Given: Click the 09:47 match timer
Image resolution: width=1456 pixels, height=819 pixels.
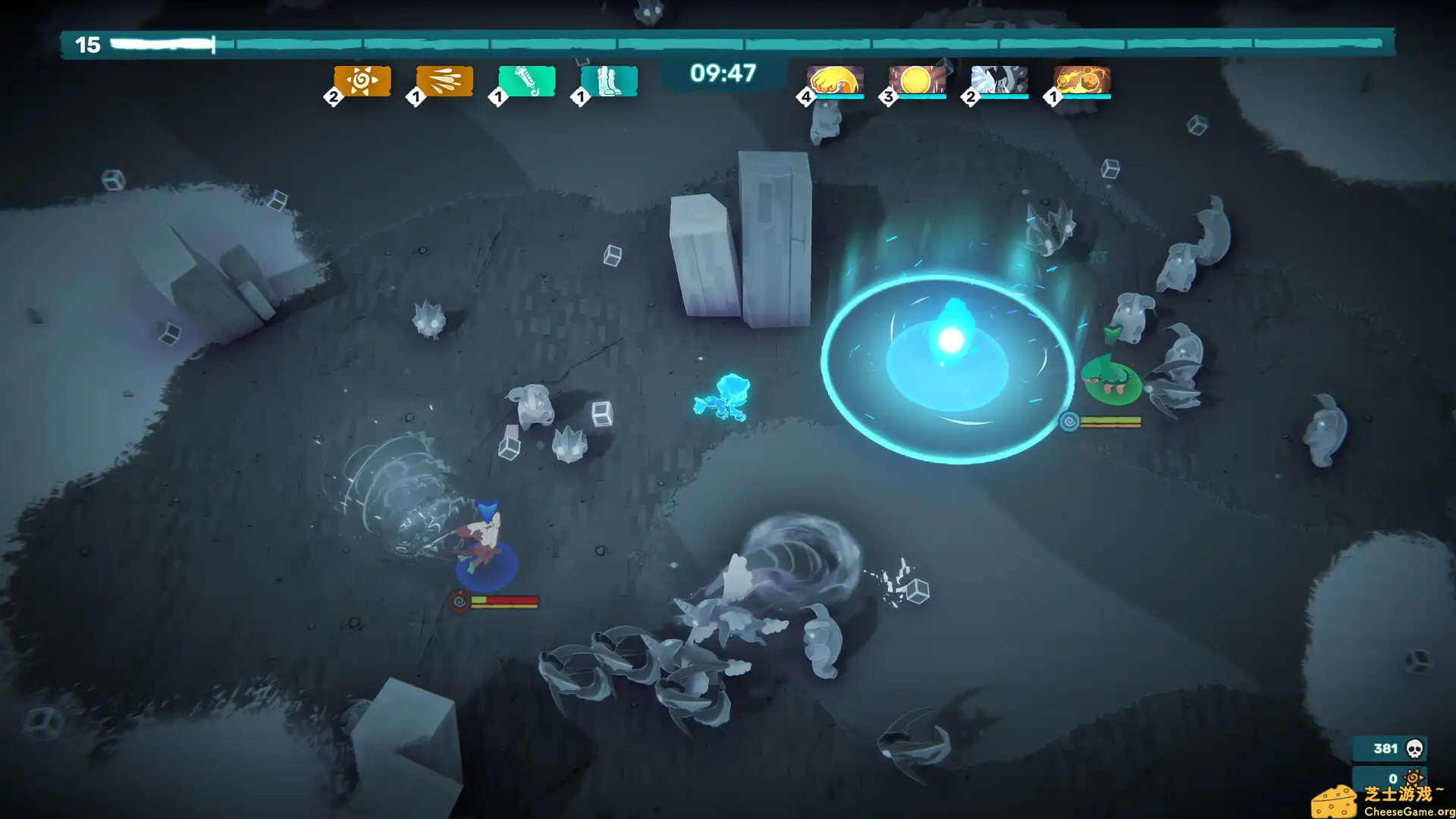Looking at the screenshot, I should point(721,72).
